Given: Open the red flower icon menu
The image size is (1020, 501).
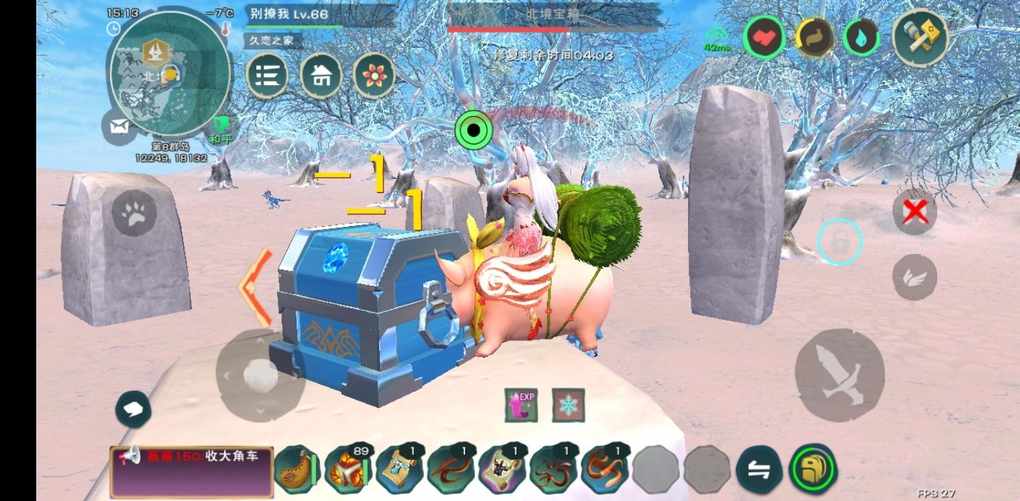Looking at the screenshot, I should tap(374, 75).
